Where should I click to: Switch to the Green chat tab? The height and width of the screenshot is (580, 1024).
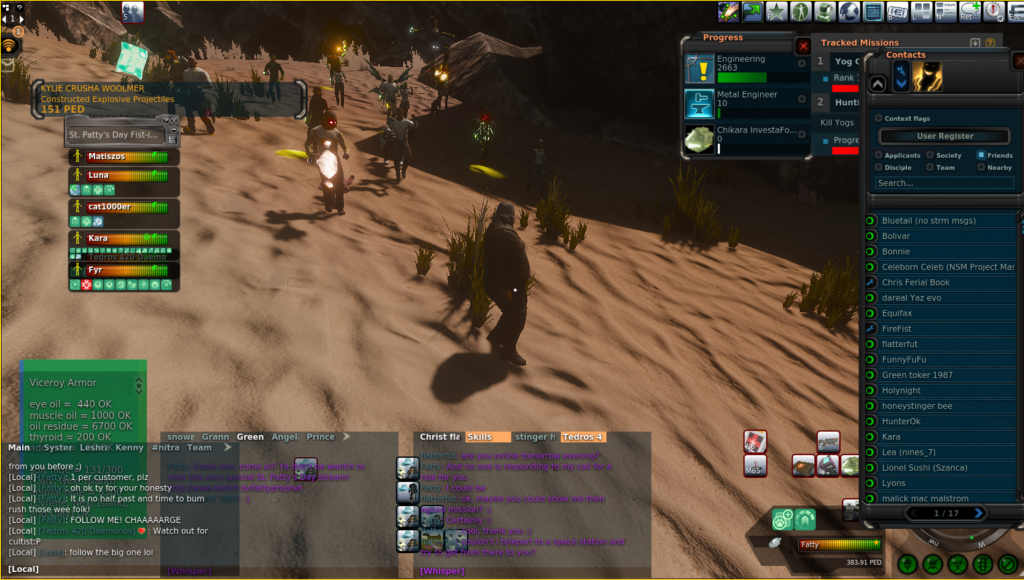[x=250, y=437]
